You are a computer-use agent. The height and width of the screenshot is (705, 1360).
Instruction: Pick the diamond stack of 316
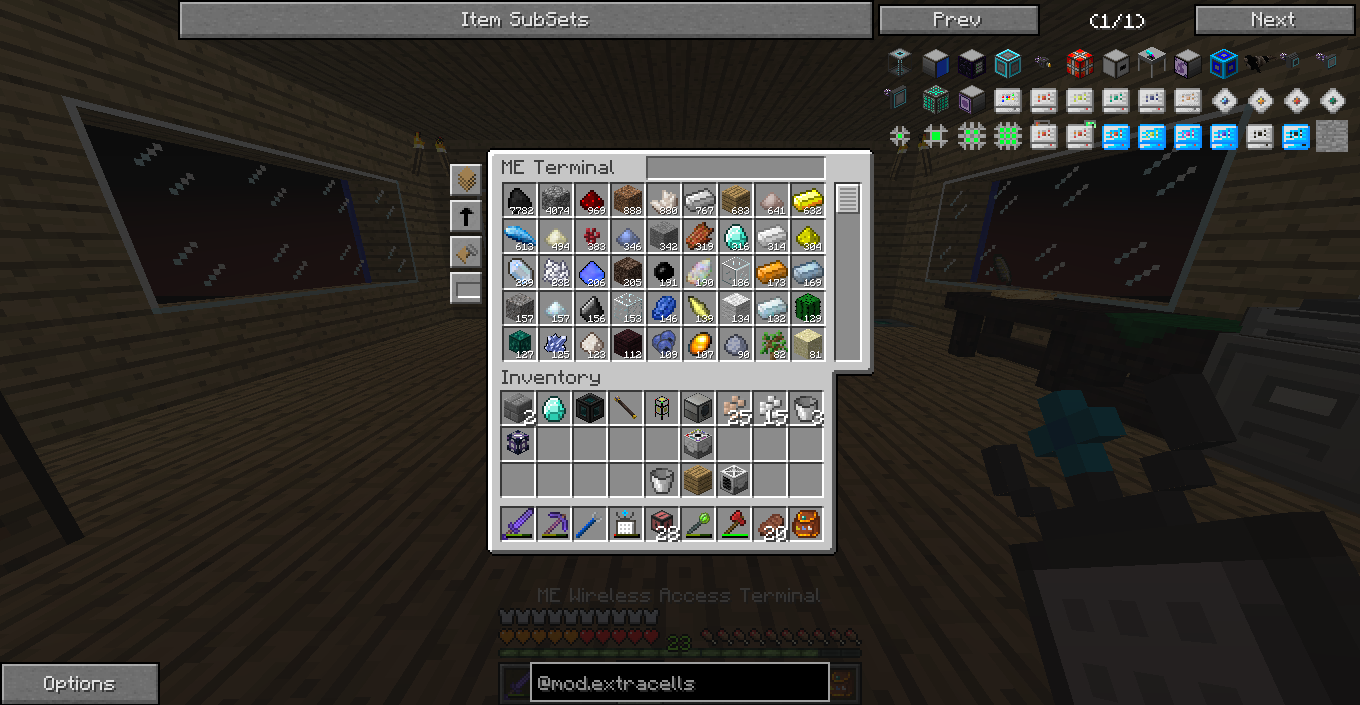[735, 237]
